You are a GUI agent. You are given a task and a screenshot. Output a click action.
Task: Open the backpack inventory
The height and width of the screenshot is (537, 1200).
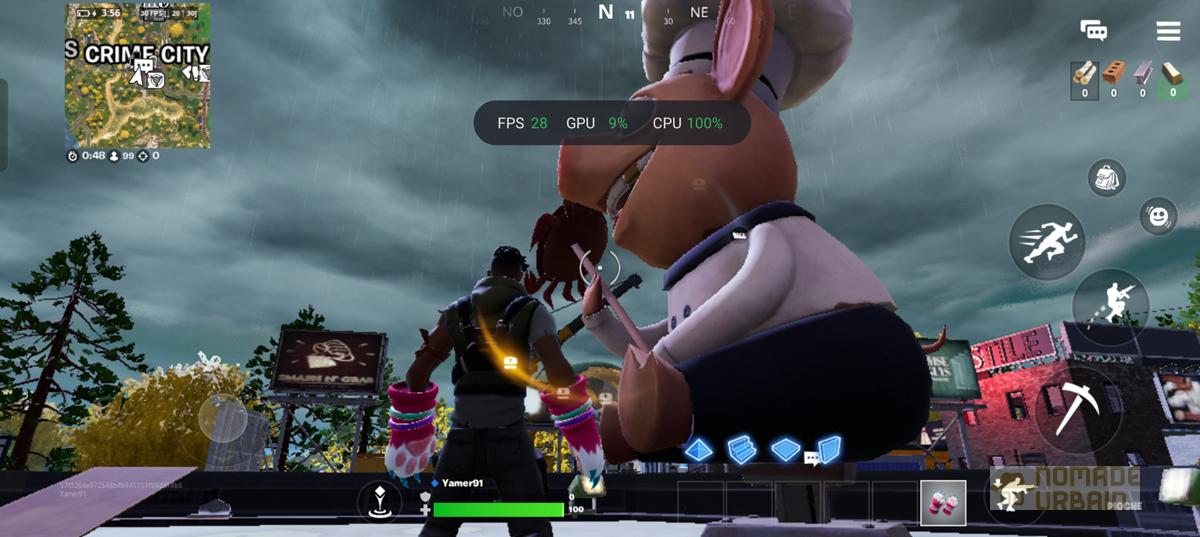tap(1107, 178)
